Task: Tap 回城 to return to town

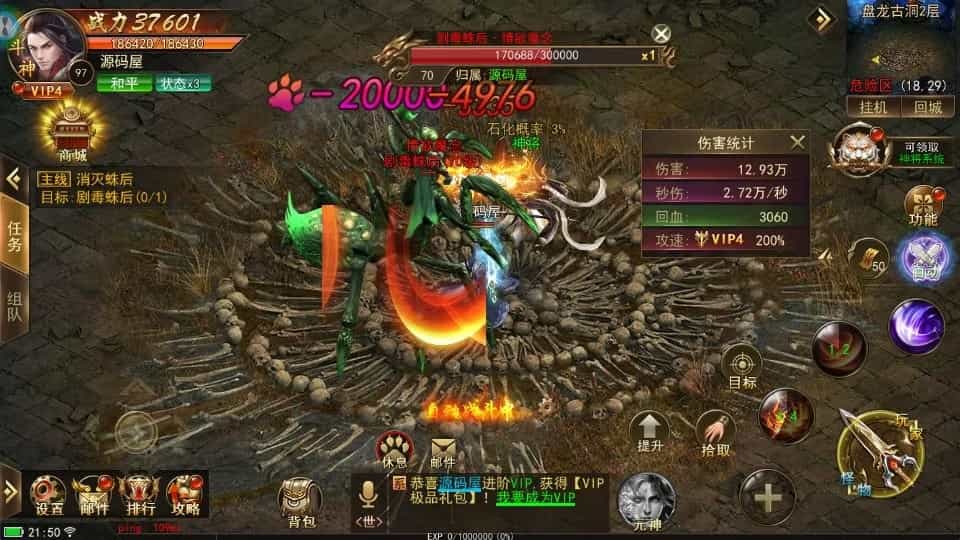Action: [926, 107]
